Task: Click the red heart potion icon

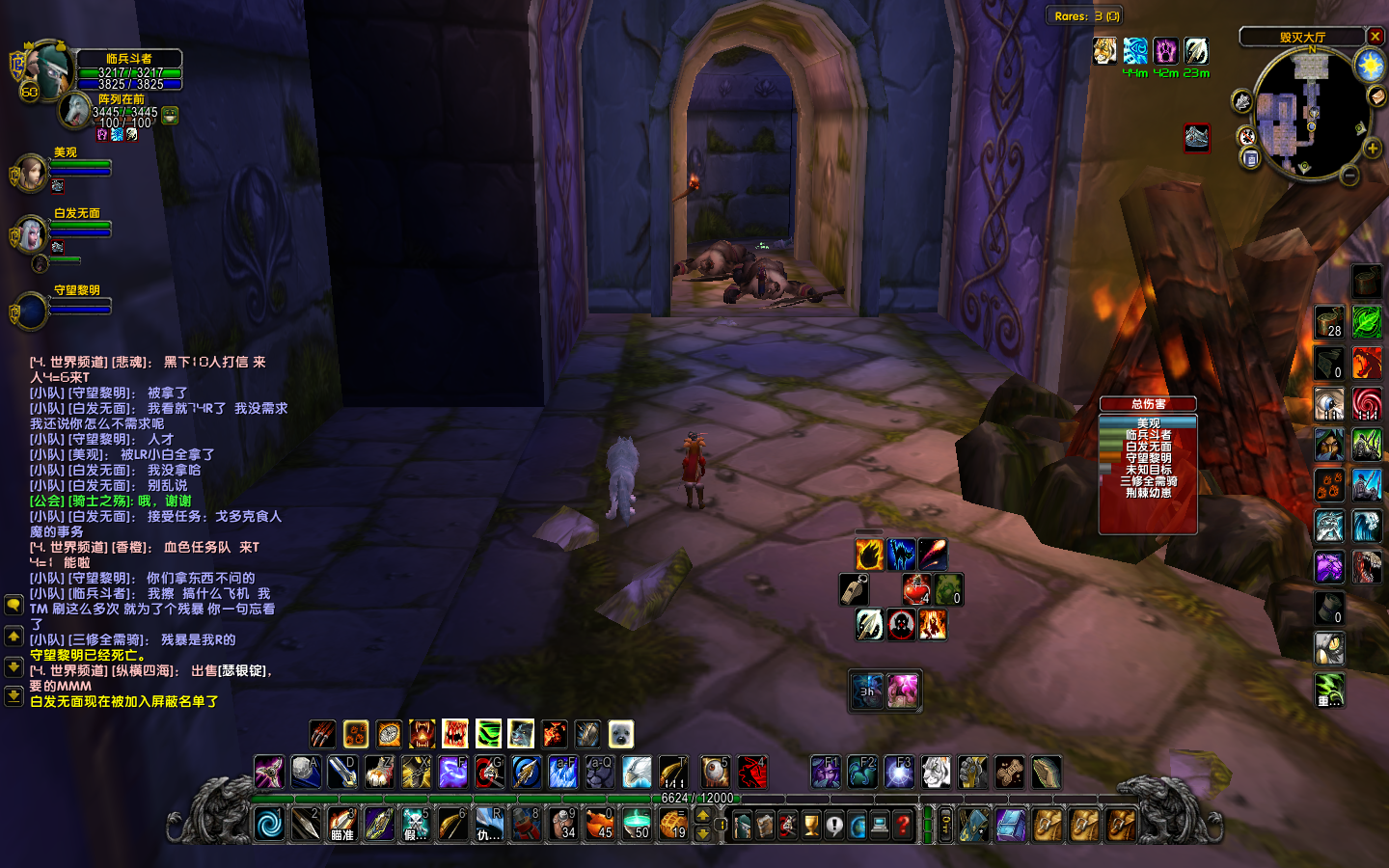Action: click(916, 589)
